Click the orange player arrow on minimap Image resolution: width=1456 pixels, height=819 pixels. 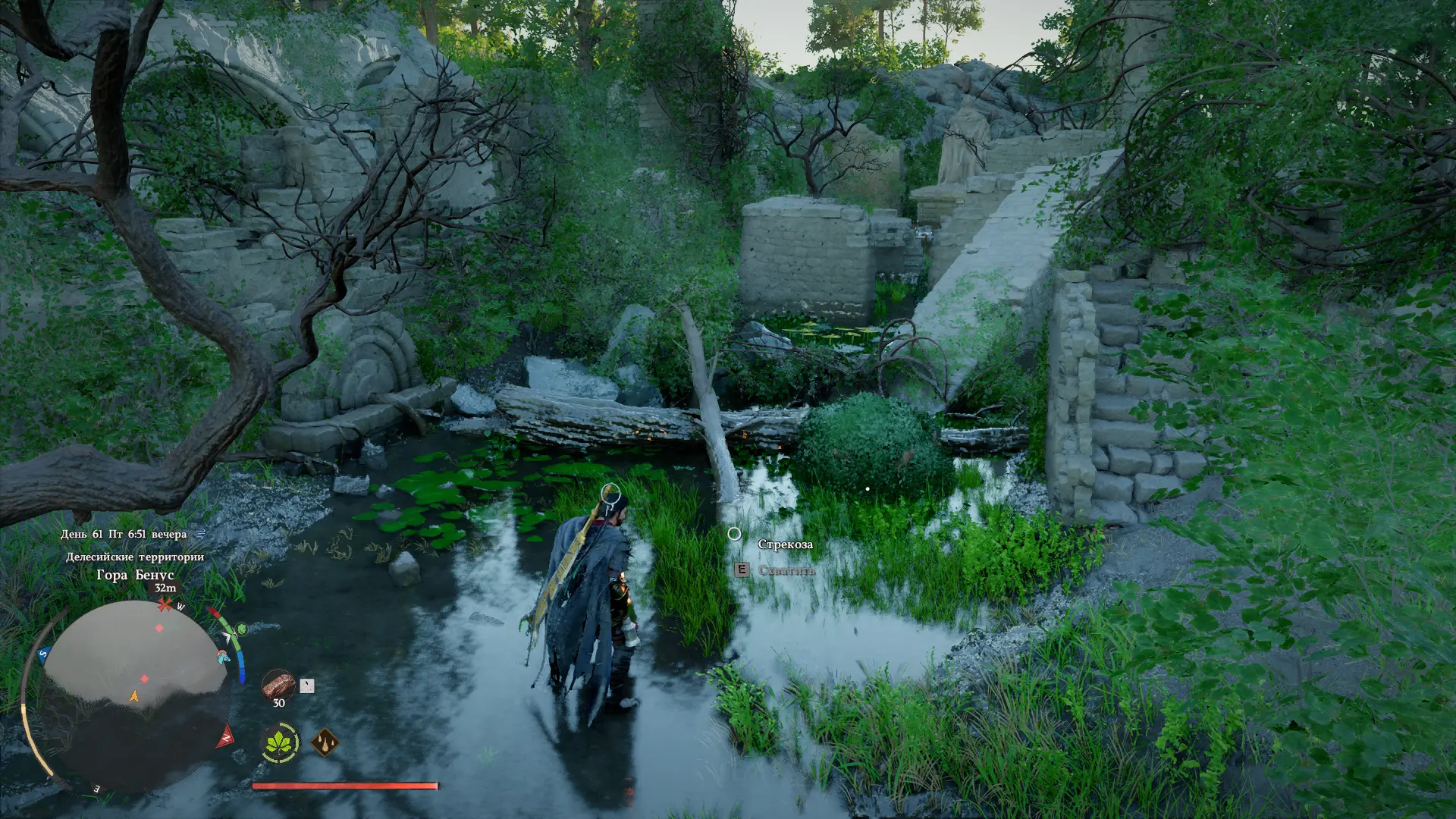point(134,695)
